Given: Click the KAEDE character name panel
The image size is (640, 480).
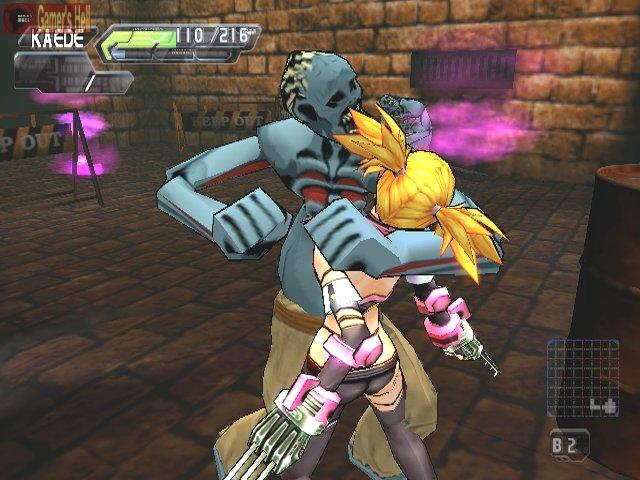Looking at the screenshot, I should click(56, 42).
